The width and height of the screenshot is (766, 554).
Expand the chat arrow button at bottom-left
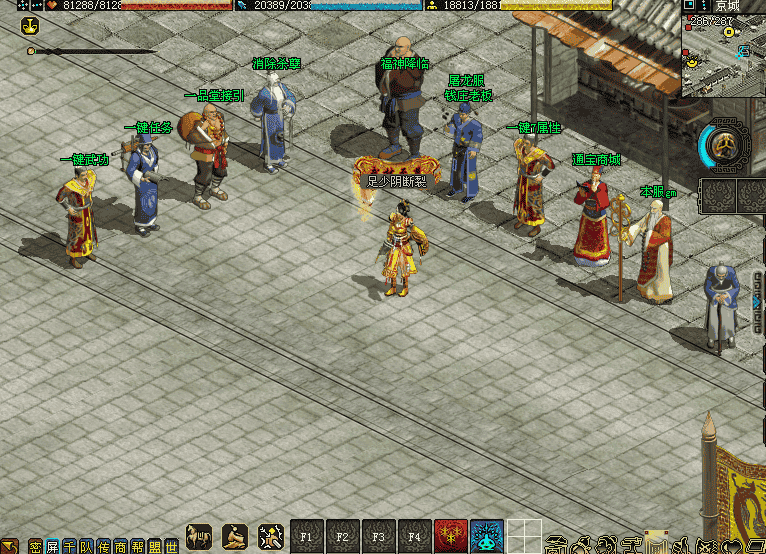click(x=10, y=546)
